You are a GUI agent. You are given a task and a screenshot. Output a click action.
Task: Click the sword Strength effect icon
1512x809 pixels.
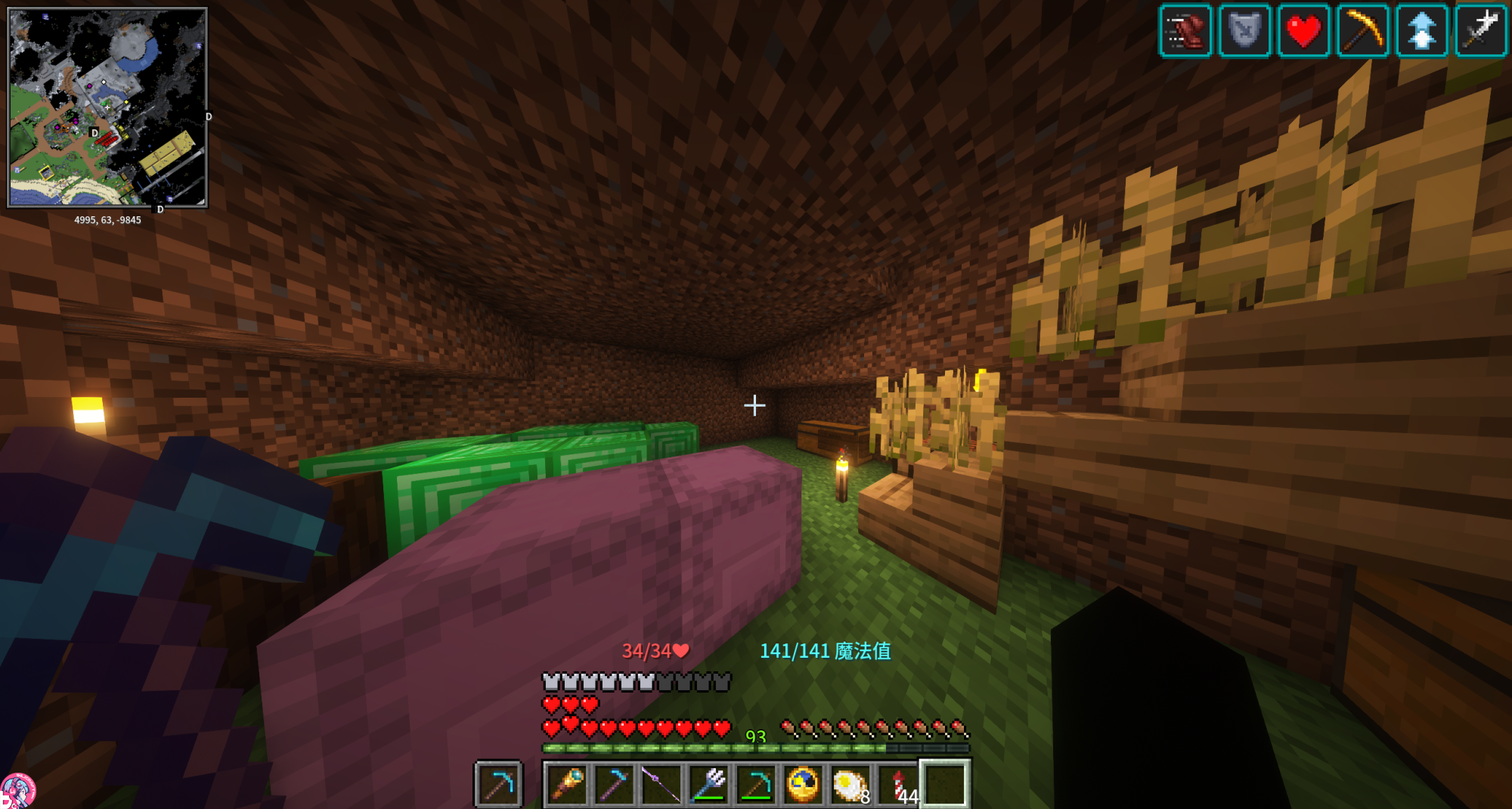click(x=1480, y=31)
